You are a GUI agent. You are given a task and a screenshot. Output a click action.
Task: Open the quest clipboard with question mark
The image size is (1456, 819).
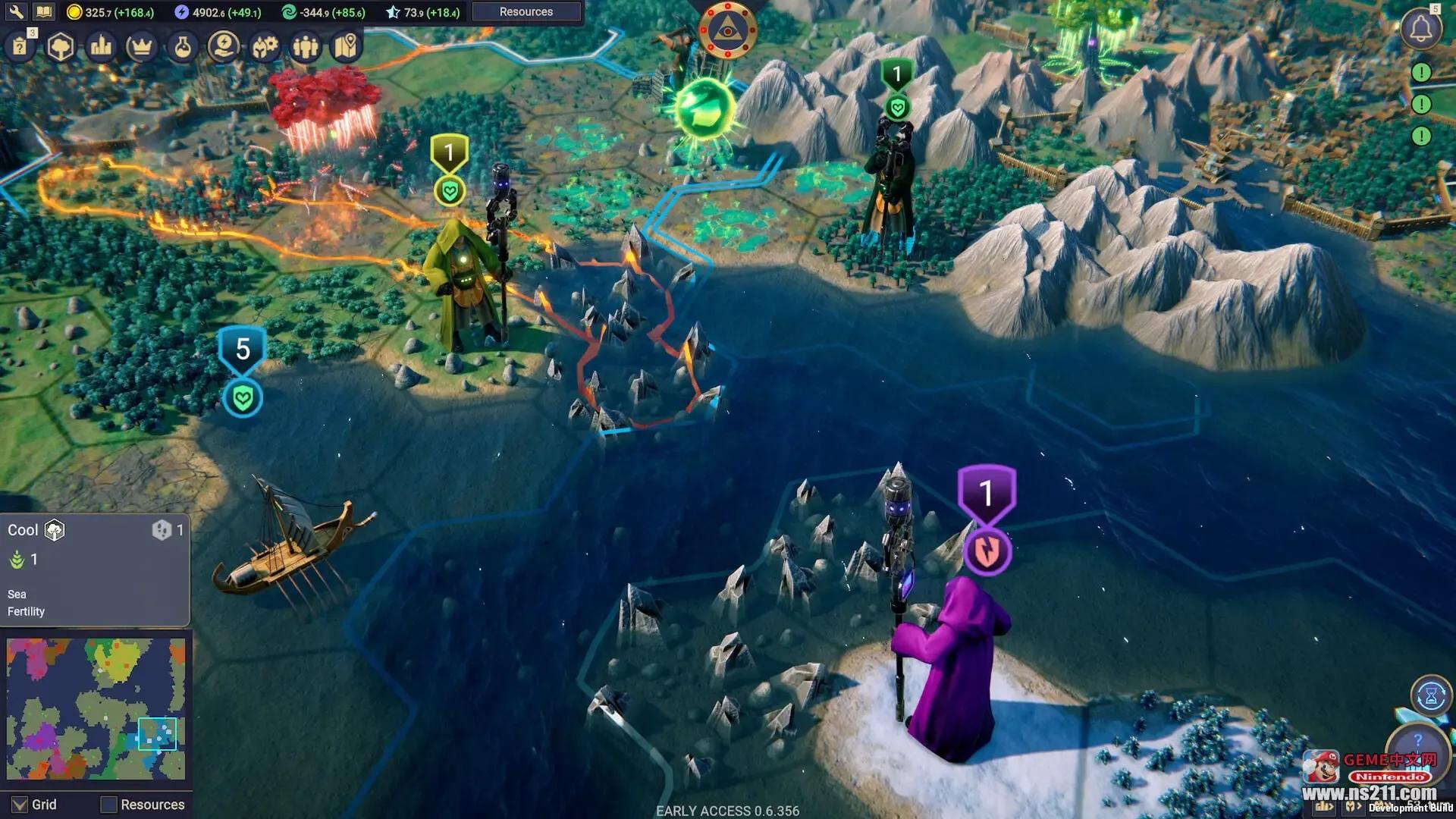[x=20, y=47]
